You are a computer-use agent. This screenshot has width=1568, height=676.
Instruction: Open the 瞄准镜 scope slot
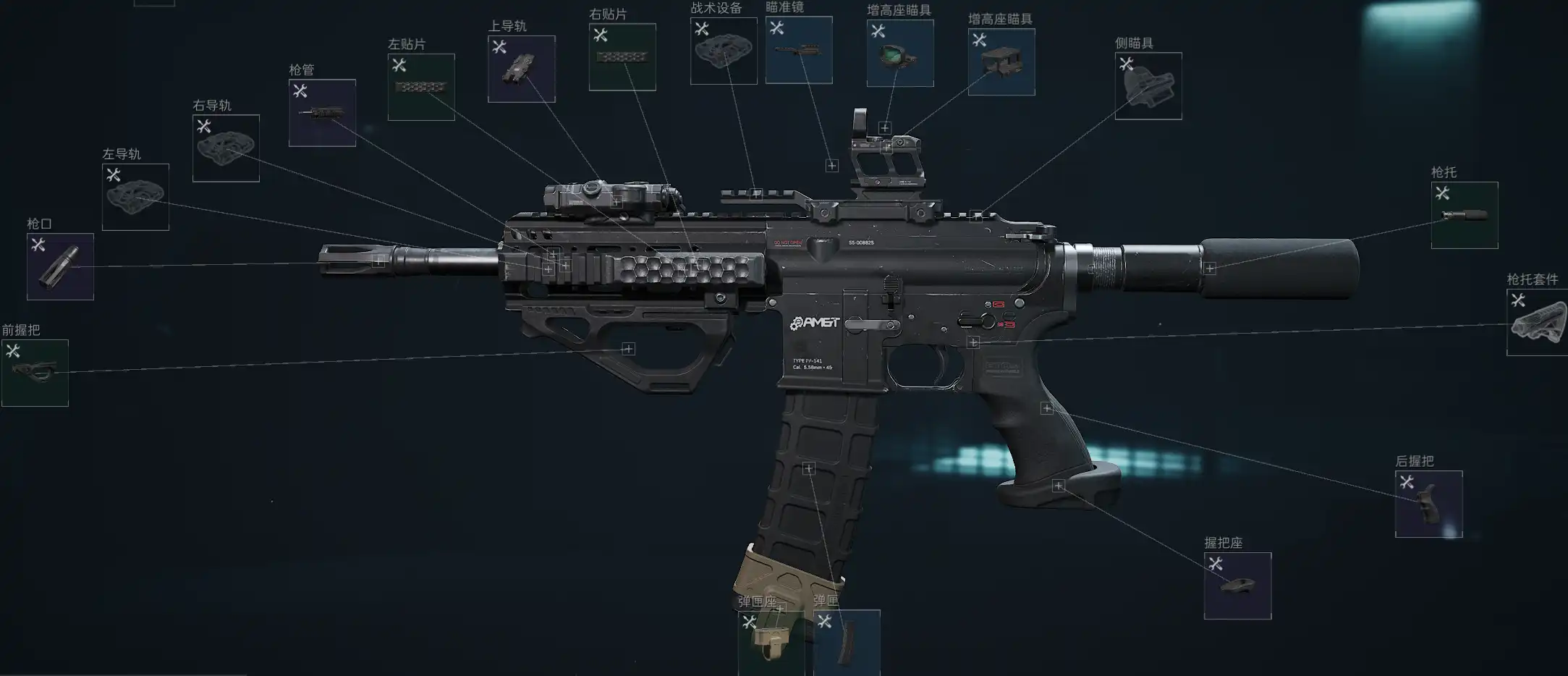(x=799, y=50)
